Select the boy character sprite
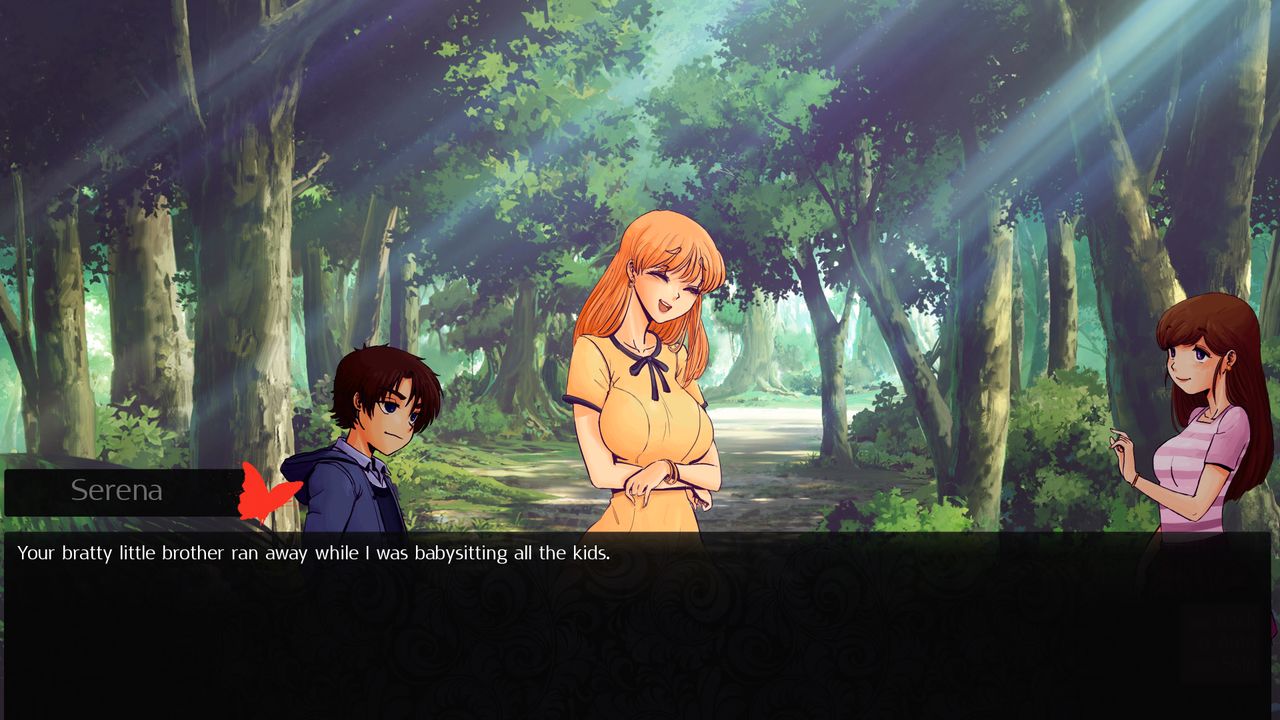The width and height of the screenshot is (1280, 720). 370,430
